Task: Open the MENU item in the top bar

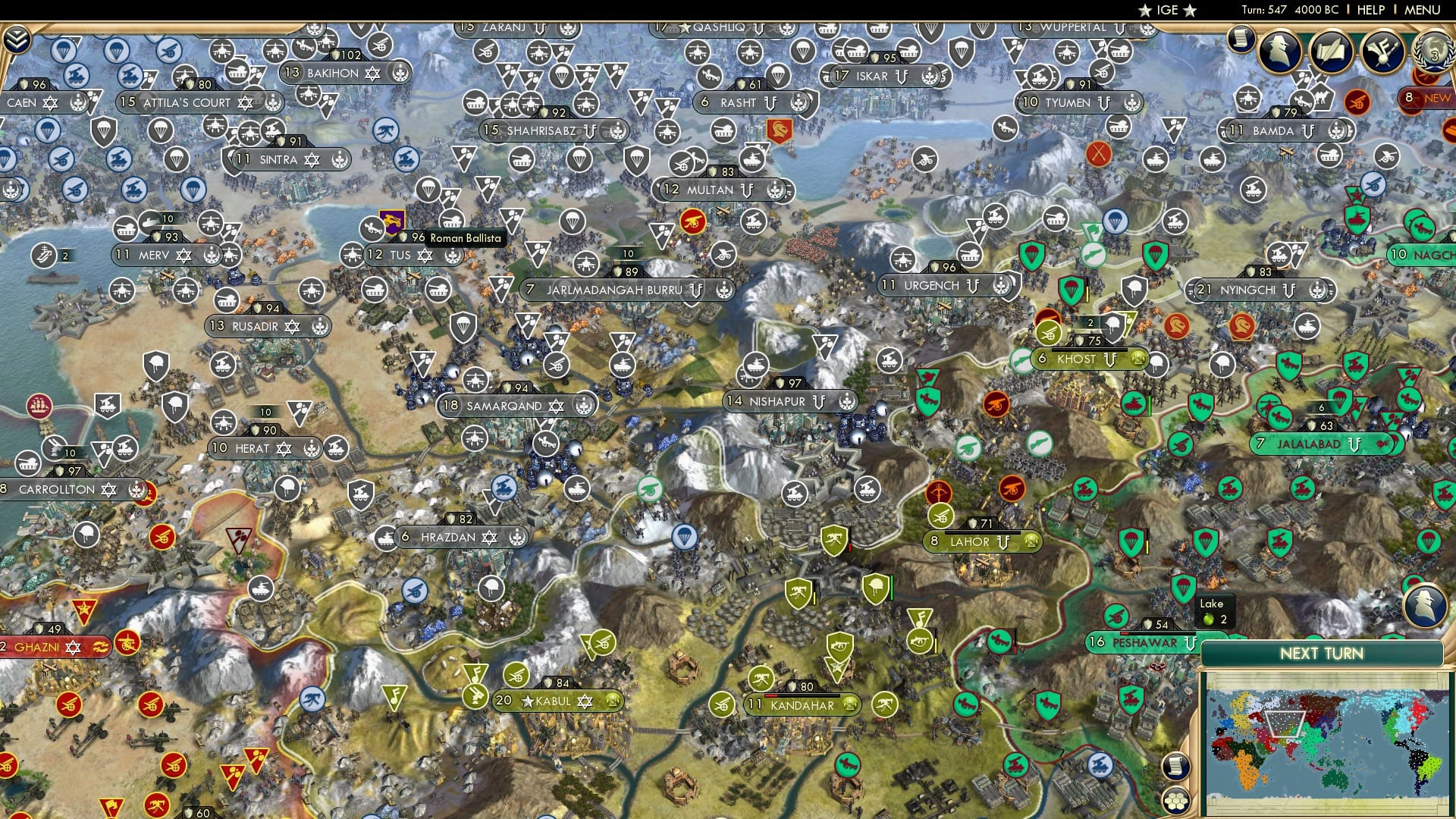Action: coord(1424,10)
